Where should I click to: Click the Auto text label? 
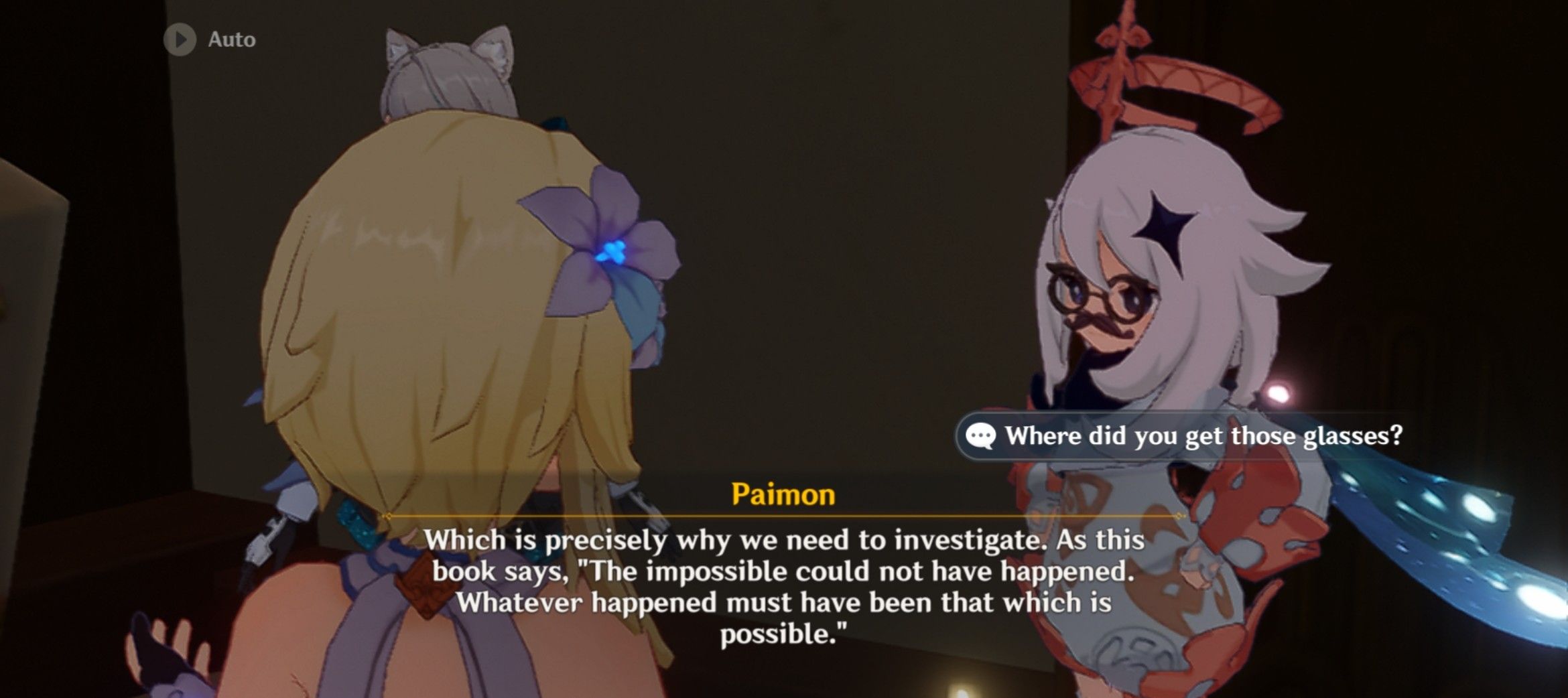pos(231,38)
